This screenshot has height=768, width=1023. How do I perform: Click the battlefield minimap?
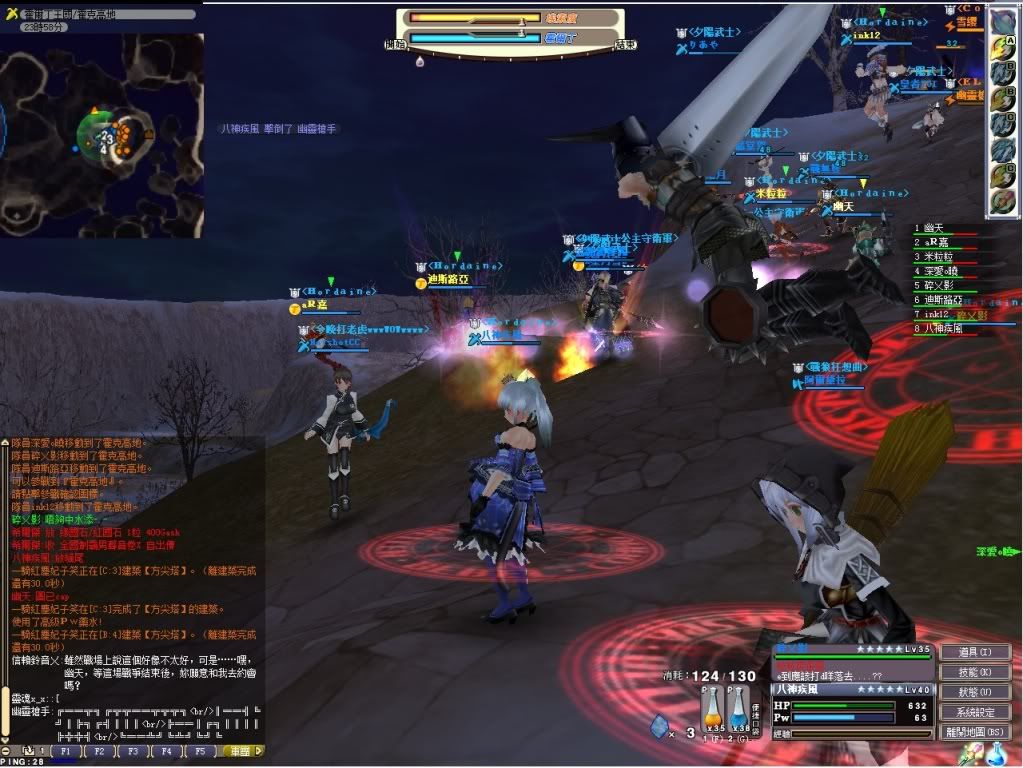pos(102,135)
